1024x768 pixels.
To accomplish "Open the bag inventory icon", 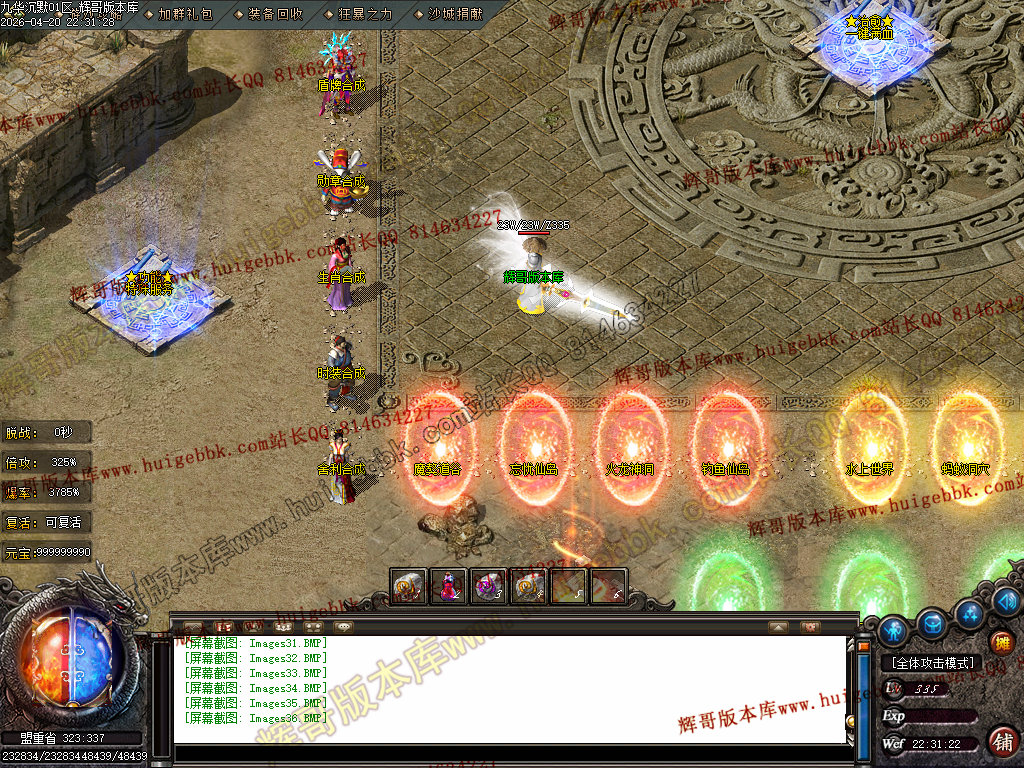I will tap(933, 622).
